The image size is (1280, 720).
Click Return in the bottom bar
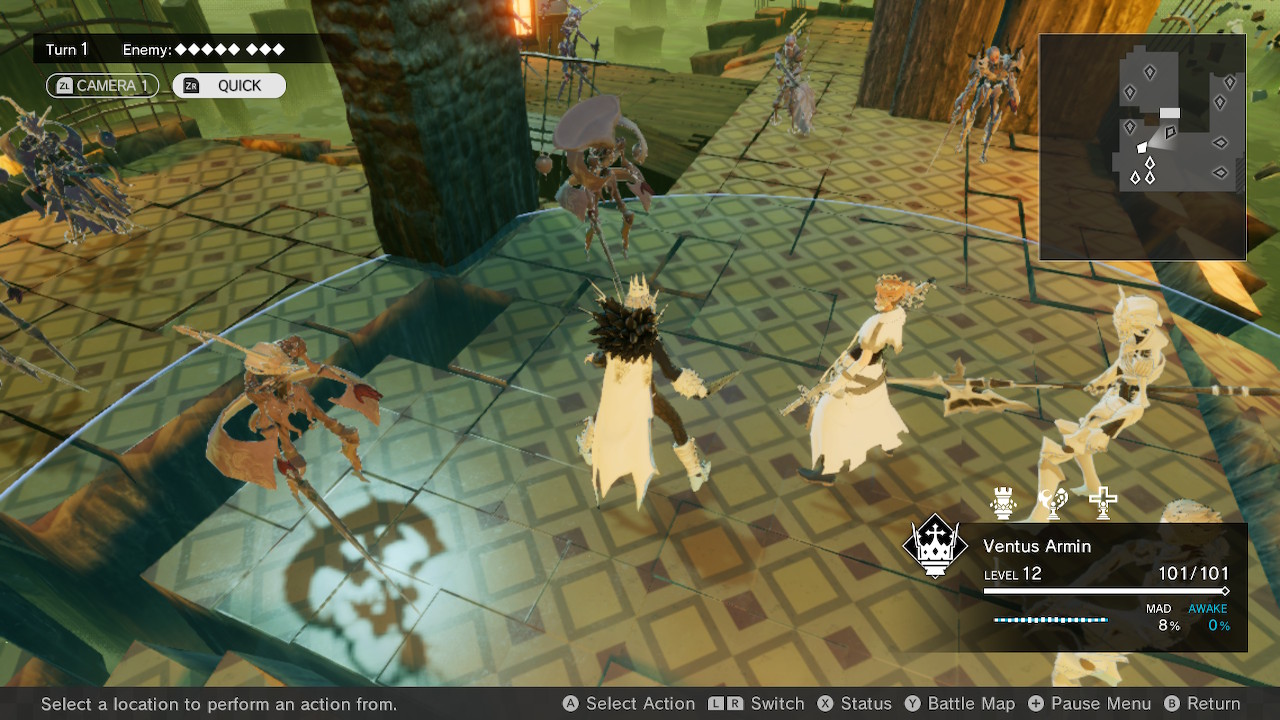pos(1202,704)
